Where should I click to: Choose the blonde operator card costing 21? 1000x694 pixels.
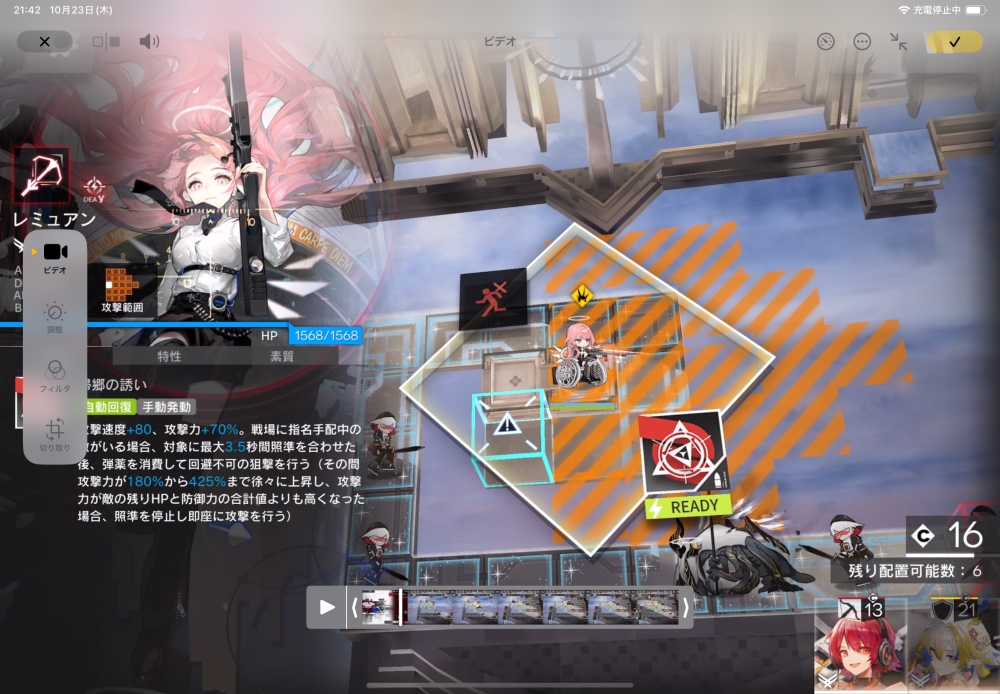[953, 646]
